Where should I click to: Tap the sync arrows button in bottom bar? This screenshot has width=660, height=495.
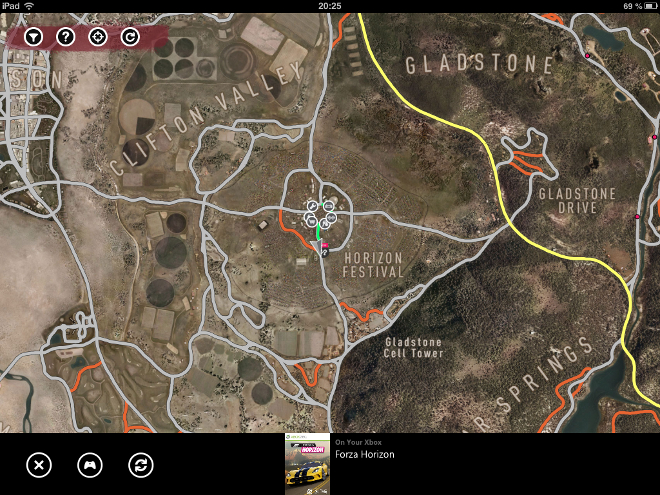[141, 464]
